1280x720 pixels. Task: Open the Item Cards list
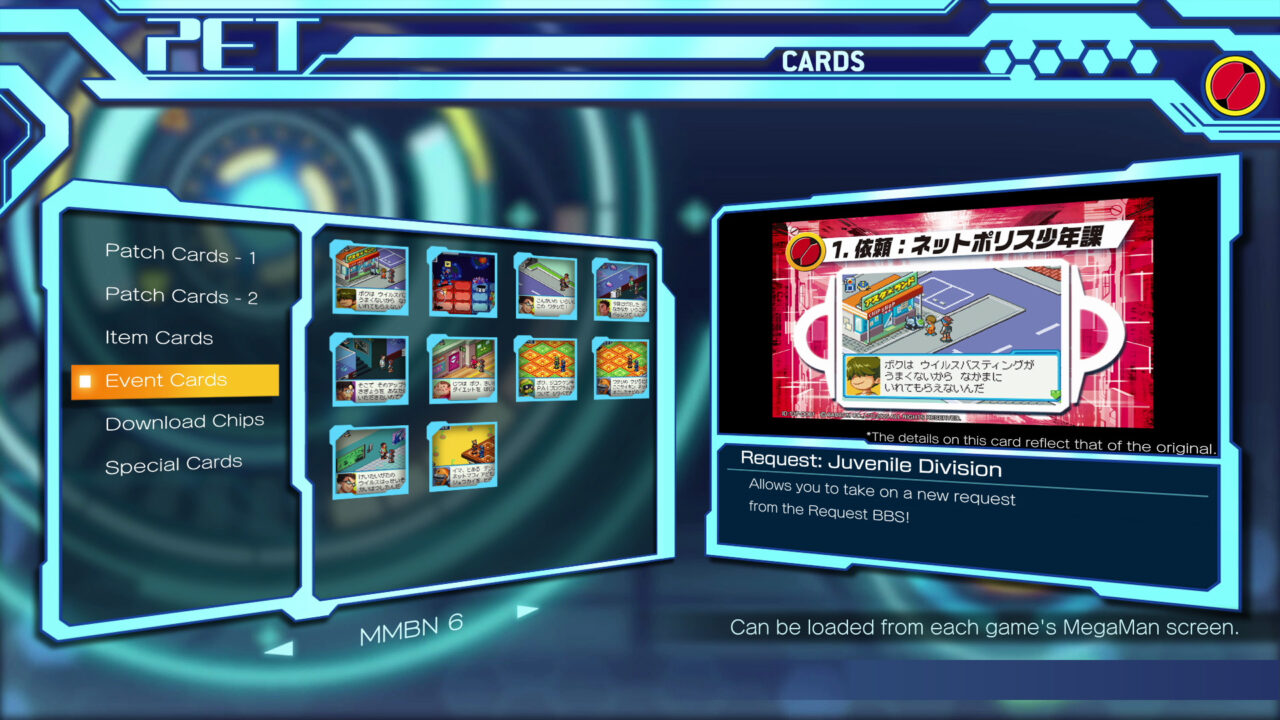coord(159,338)
